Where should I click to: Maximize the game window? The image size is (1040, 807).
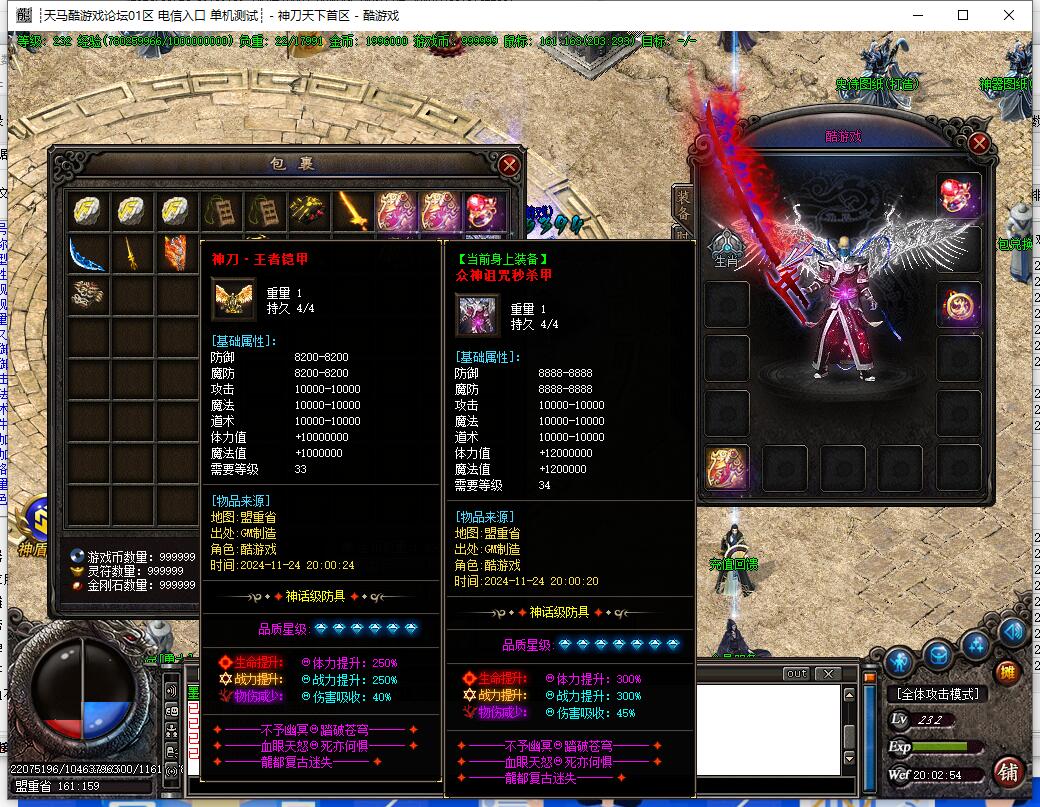click(x=963, y=15)
